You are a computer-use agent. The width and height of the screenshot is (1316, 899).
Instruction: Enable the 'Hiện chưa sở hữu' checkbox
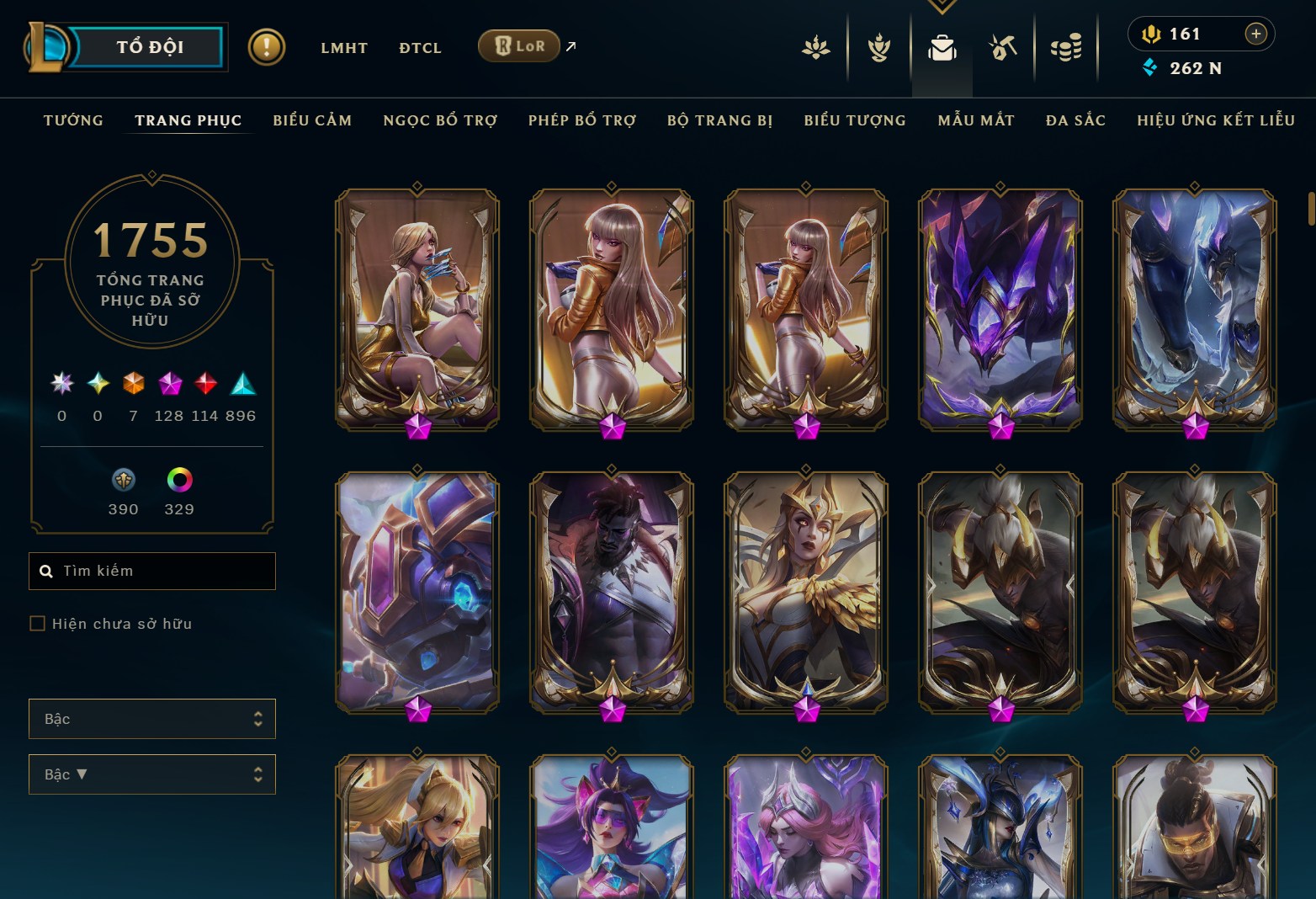point(38,623)
